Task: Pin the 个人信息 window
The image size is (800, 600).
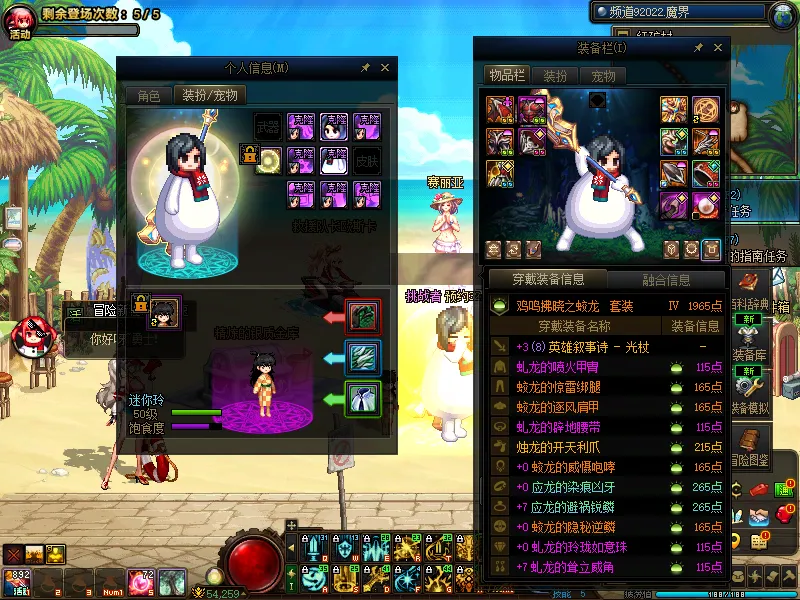Action: 366,68
